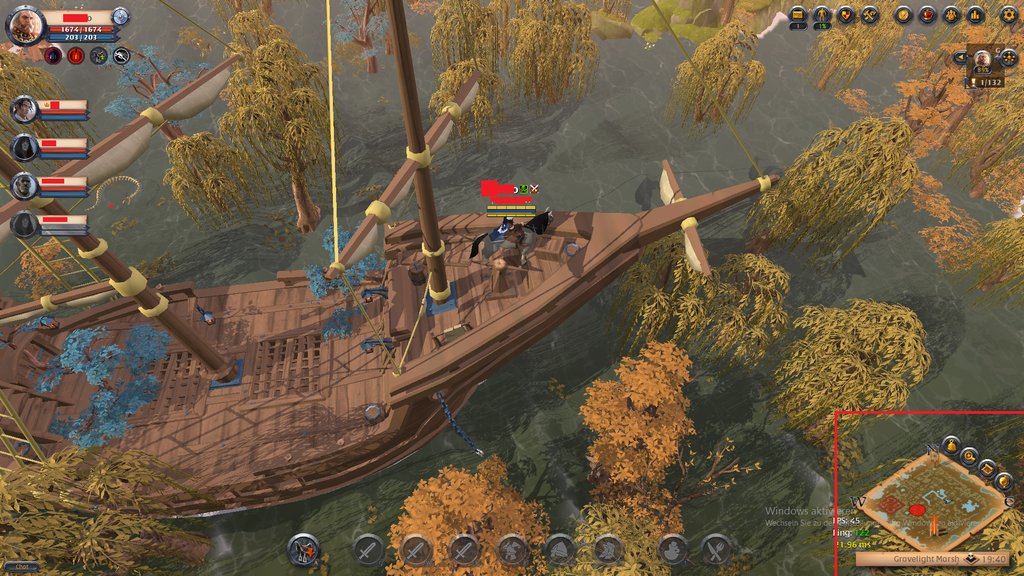Screen dimensions: 1024x576
Task: Open the crossed hammer tools menu
Action: point(870,14)
